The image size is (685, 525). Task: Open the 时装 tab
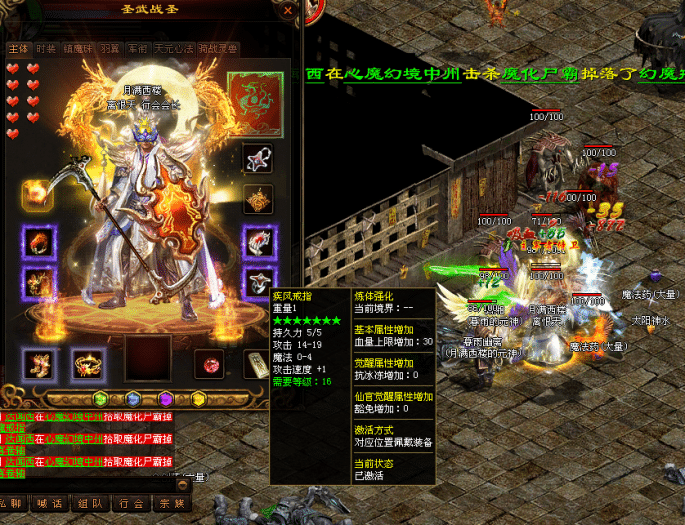(x=46, y=48)
